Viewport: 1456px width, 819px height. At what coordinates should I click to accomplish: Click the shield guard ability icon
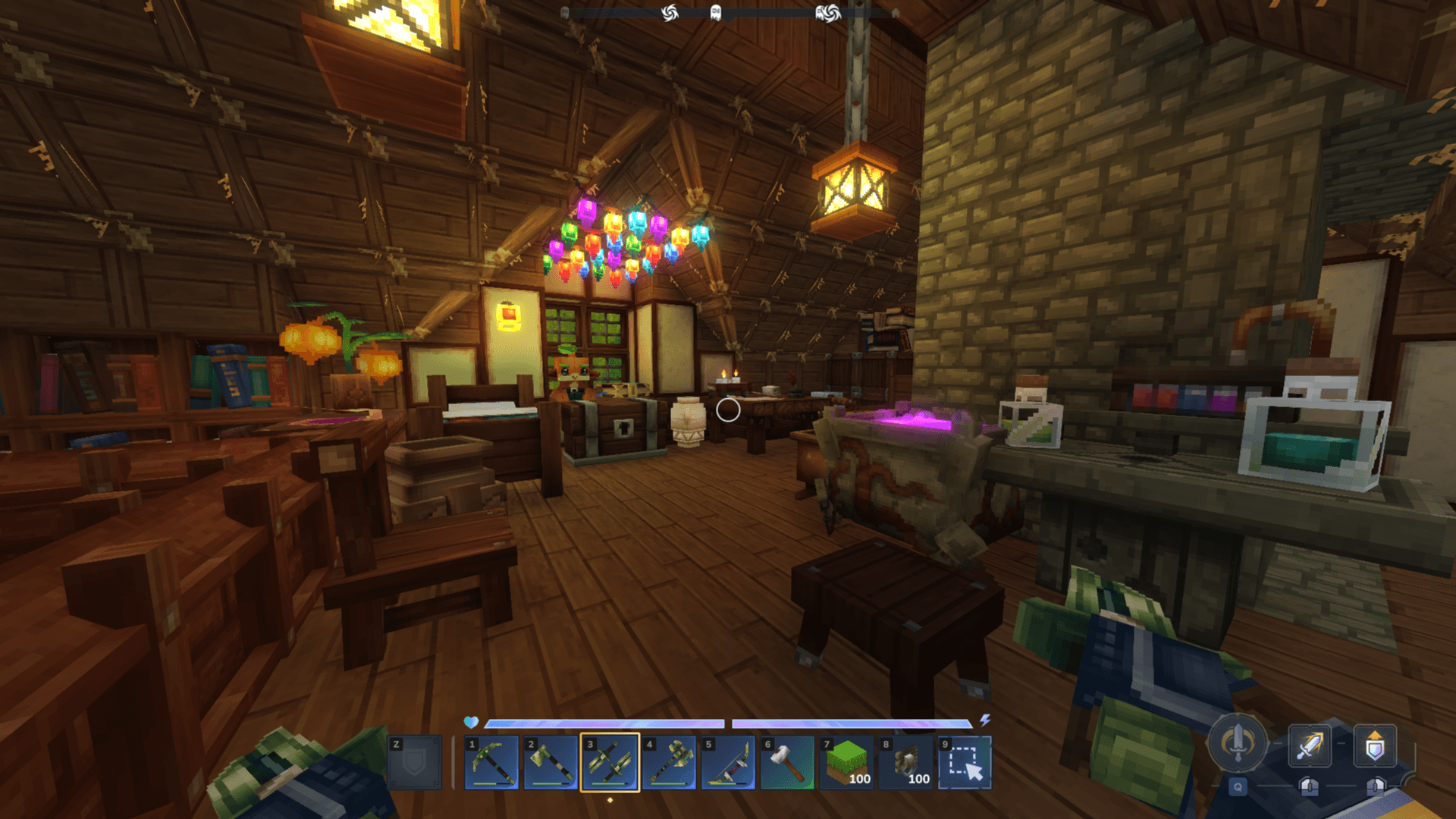[1375, 747]
